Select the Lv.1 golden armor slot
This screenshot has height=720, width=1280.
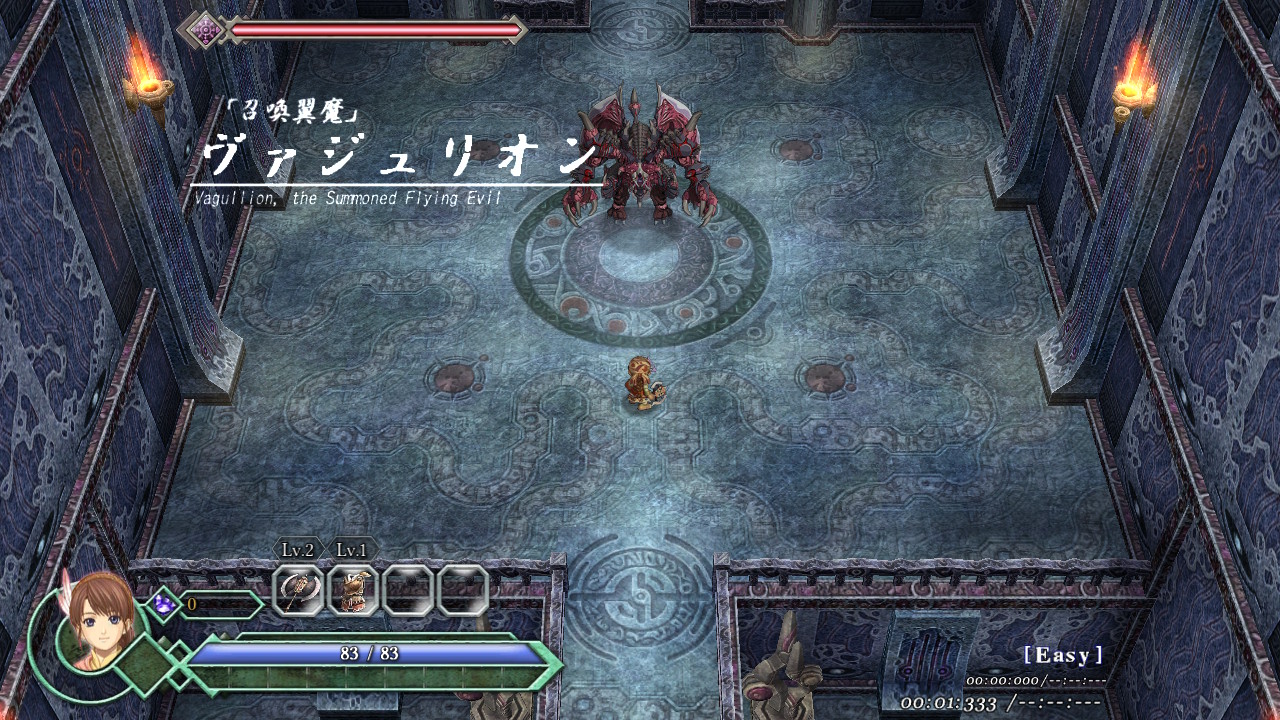point(353,590)
